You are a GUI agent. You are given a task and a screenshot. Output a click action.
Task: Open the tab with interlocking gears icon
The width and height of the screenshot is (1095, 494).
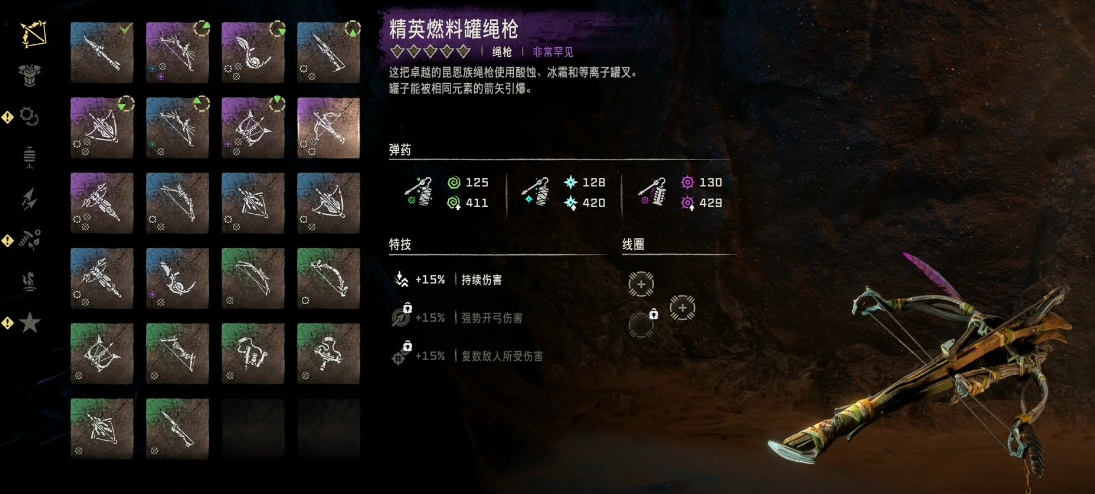(x=31, y=117)
